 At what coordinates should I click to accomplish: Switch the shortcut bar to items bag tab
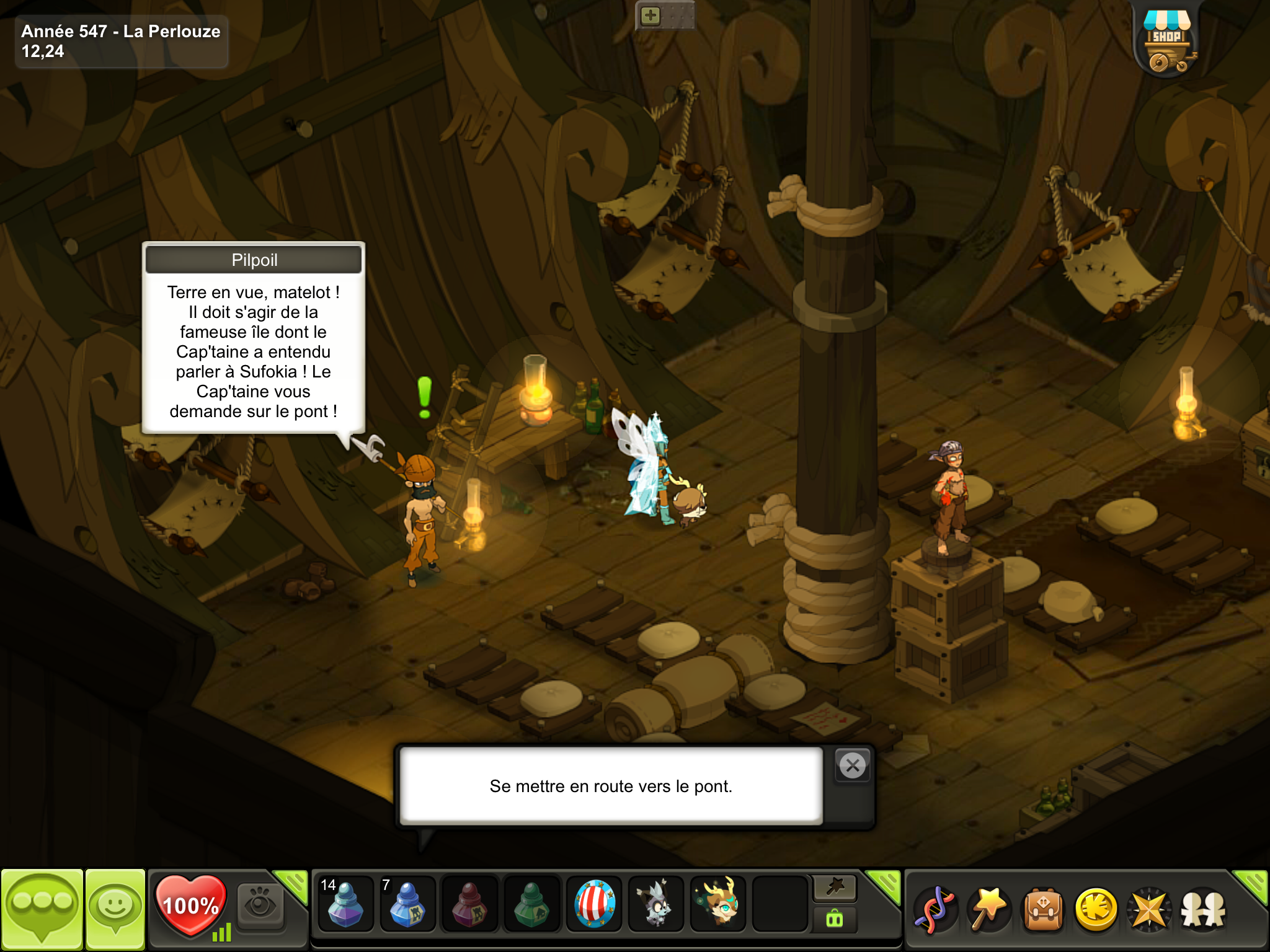pos(835,919)
